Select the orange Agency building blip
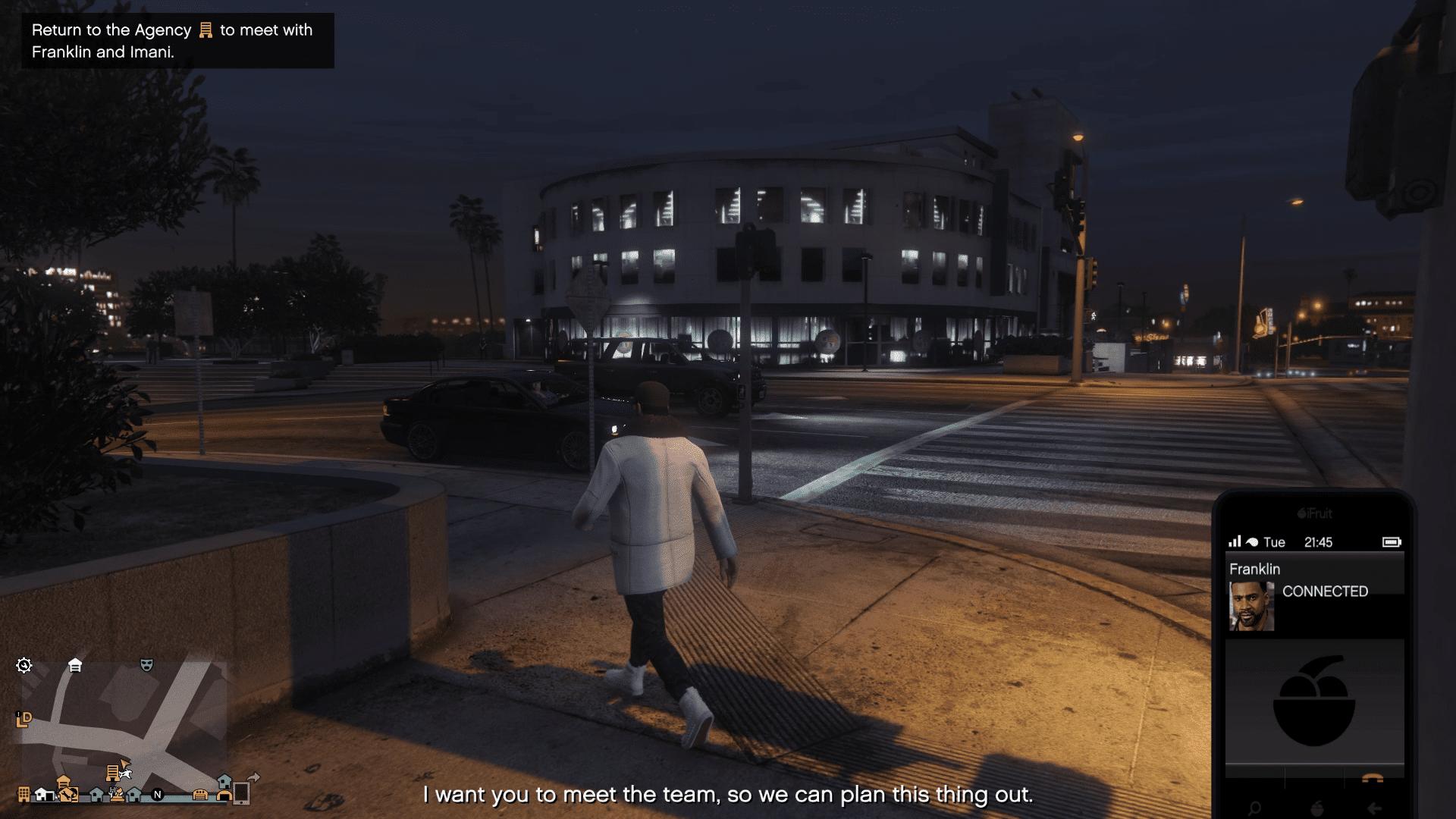Screen dimensions: 1456x819 (113, 772)
